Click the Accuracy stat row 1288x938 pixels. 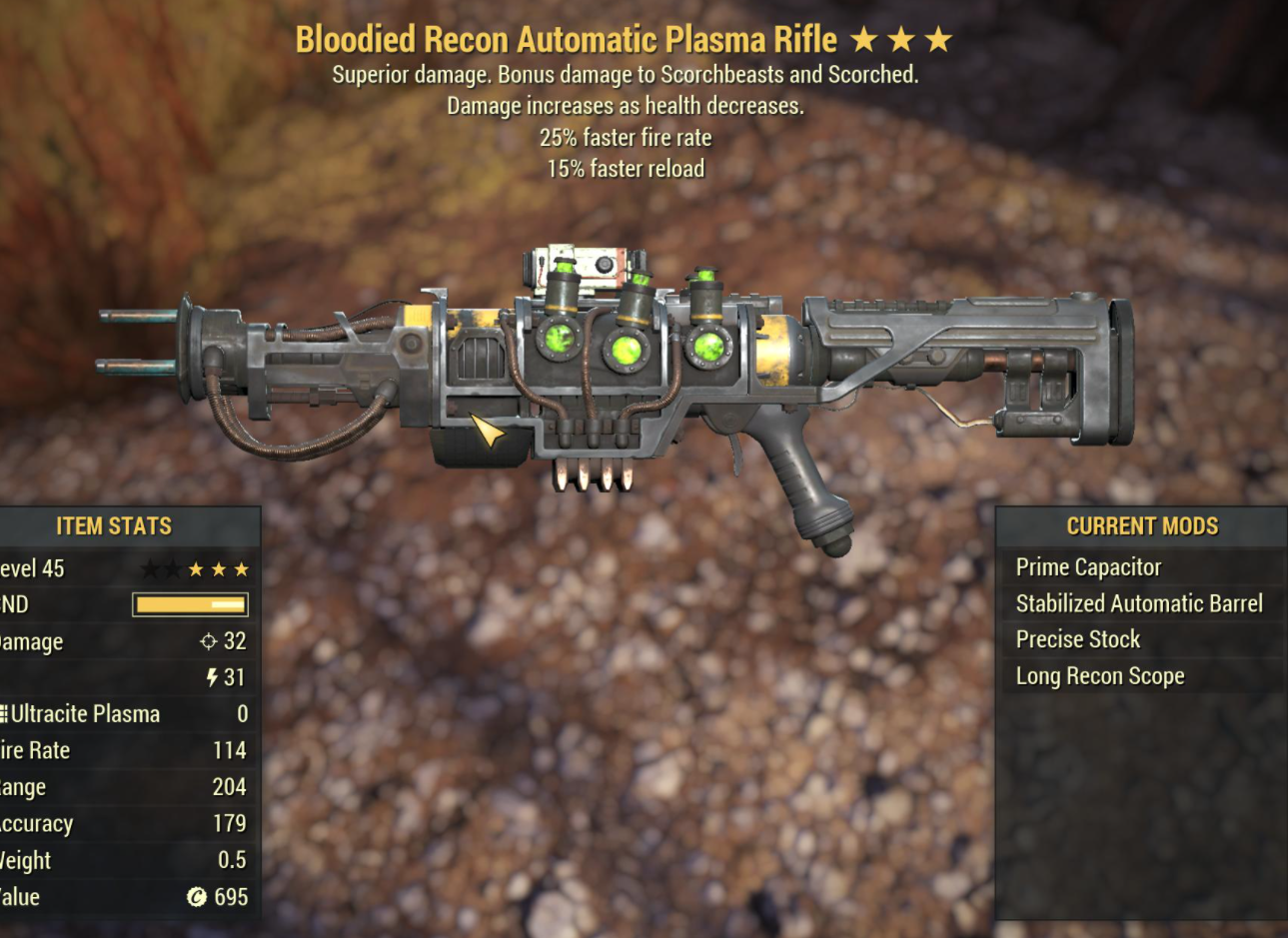coord(120,823)
